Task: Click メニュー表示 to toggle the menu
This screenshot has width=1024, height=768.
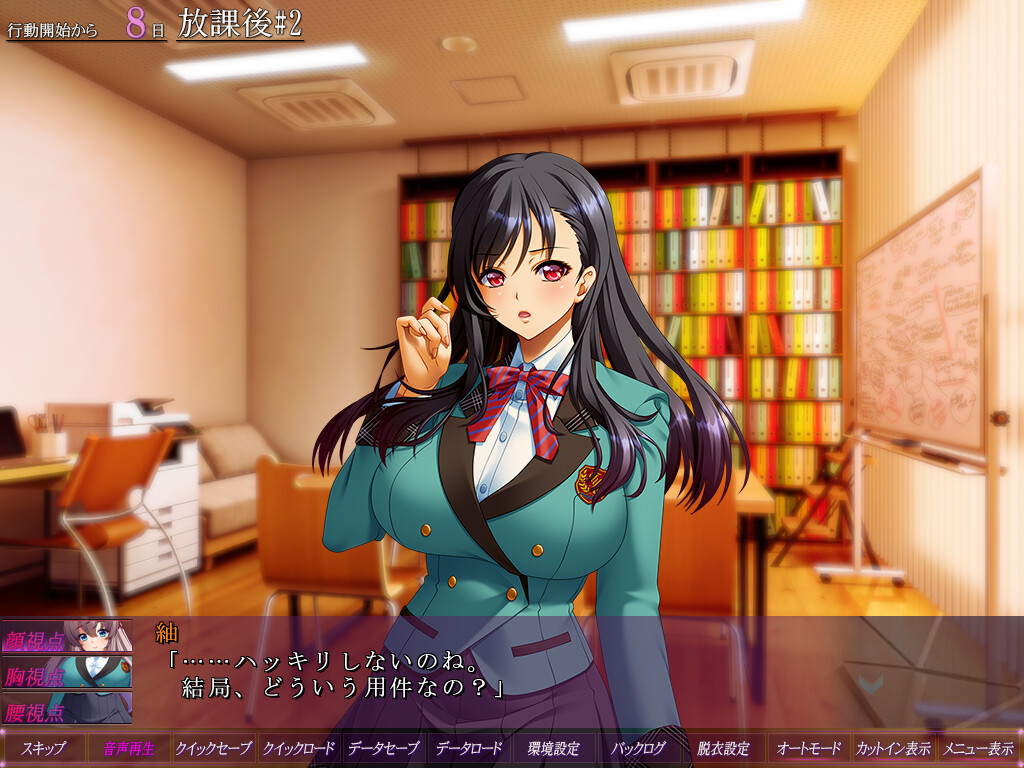Action: point(977,748)
